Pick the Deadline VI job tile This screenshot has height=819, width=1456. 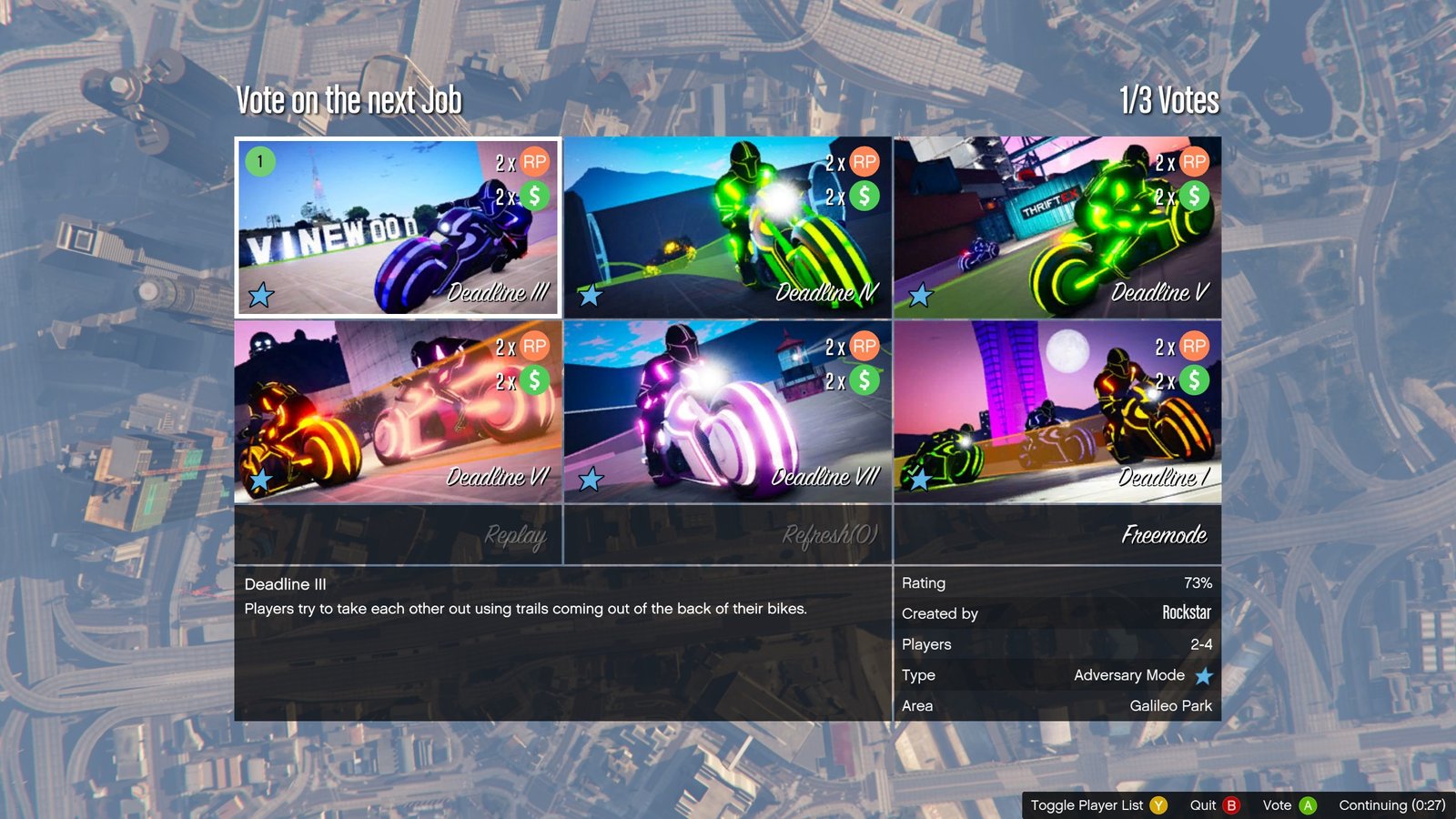[x=399, y=411]
